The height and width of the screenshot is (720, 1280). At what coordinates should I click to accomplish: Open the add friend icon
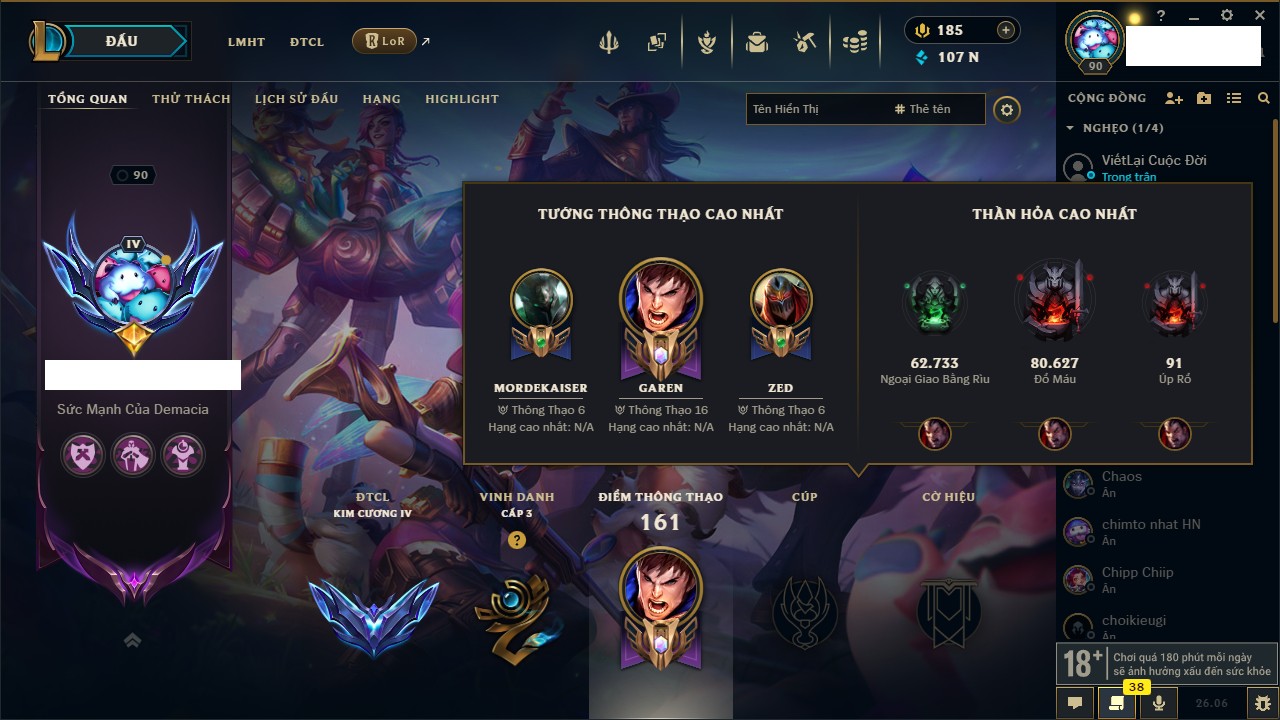pos(1174,98)
